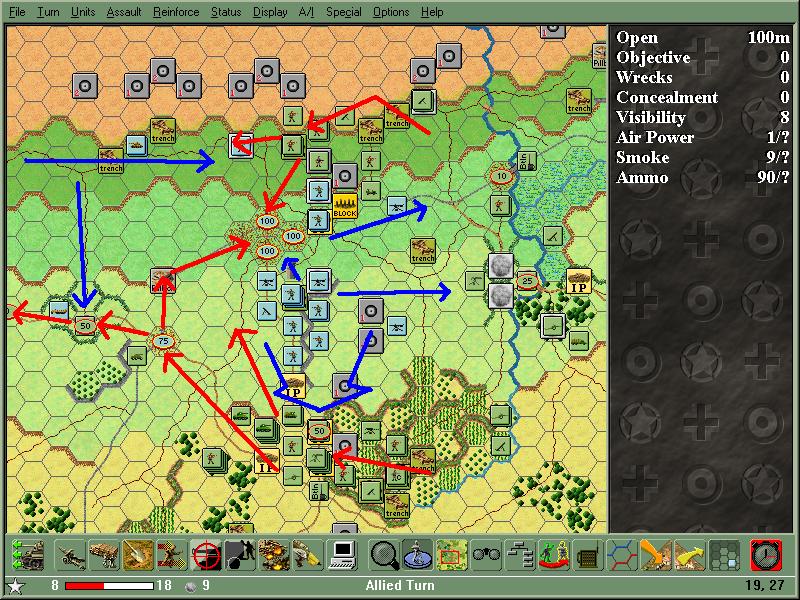Open the Status menu
This screenshot has height=600, width=800.
tap(226, 12)
